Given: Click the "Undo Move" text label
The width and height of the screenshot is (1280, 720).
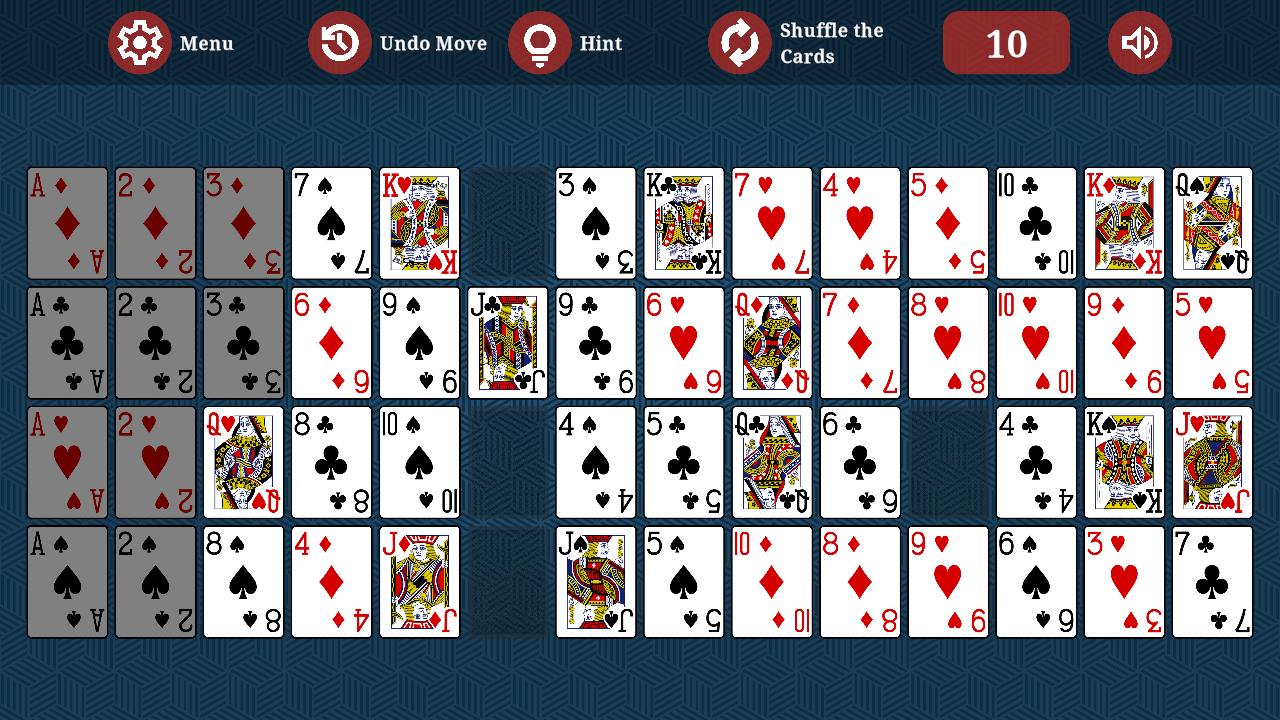Looking at the screenshot, I should [432, 43].
